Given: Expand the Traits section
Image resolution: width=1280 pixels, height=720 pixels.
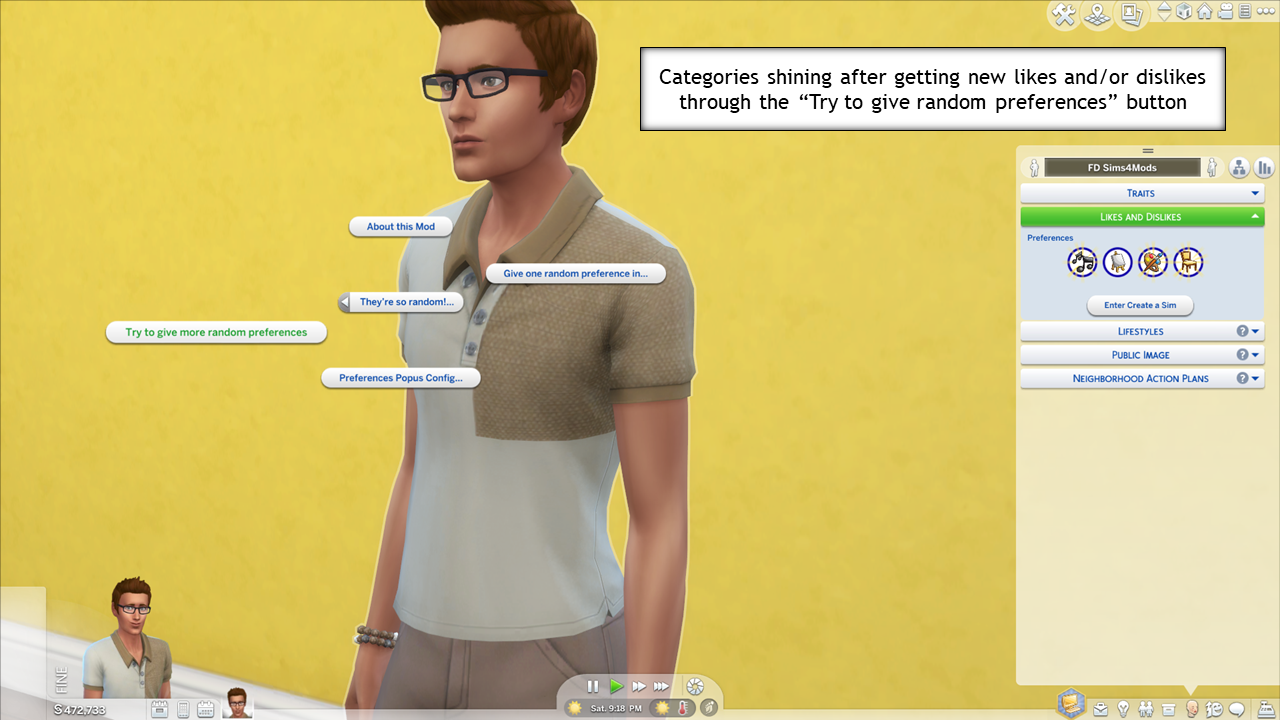Looking at the screenshot, I should [1141, 192].
